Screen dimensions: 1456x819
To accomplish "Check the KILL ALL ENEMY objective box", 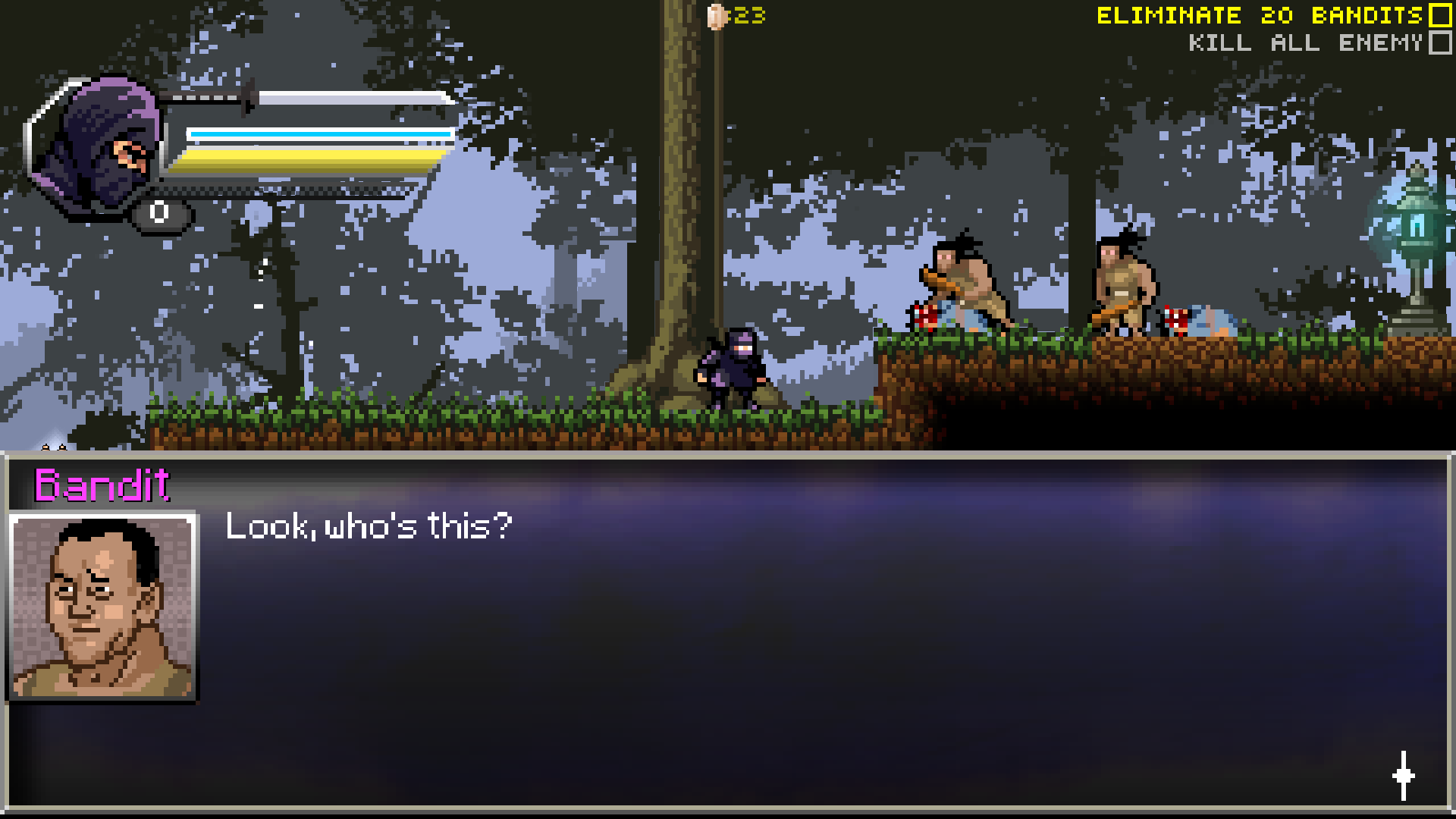I will [1439, 44].
